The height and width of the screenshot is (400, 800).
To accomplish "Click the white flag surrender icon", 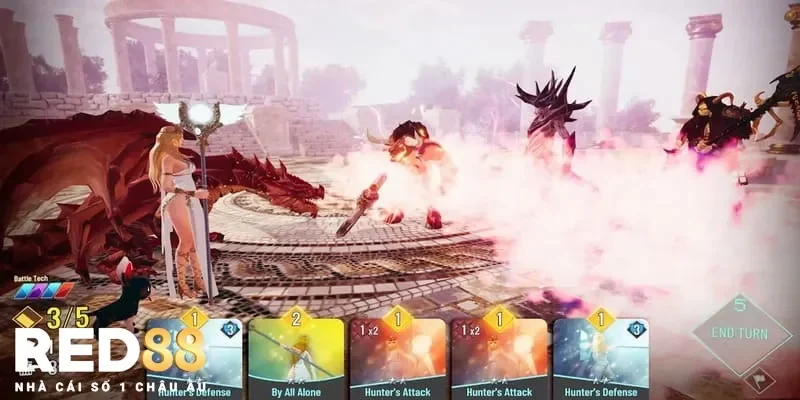I will (x=757, y=381).
